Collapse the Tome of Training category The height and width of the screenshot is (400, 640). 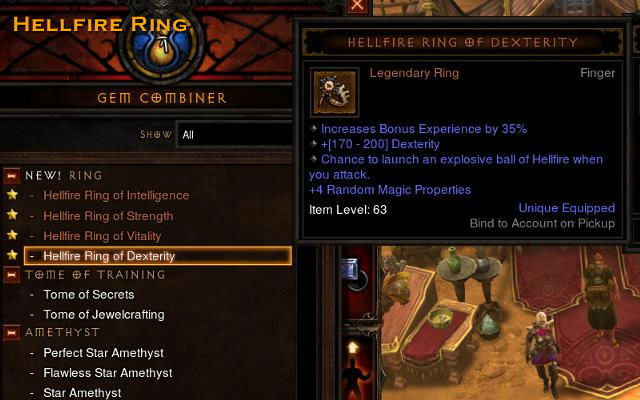(x=12, y=274)
